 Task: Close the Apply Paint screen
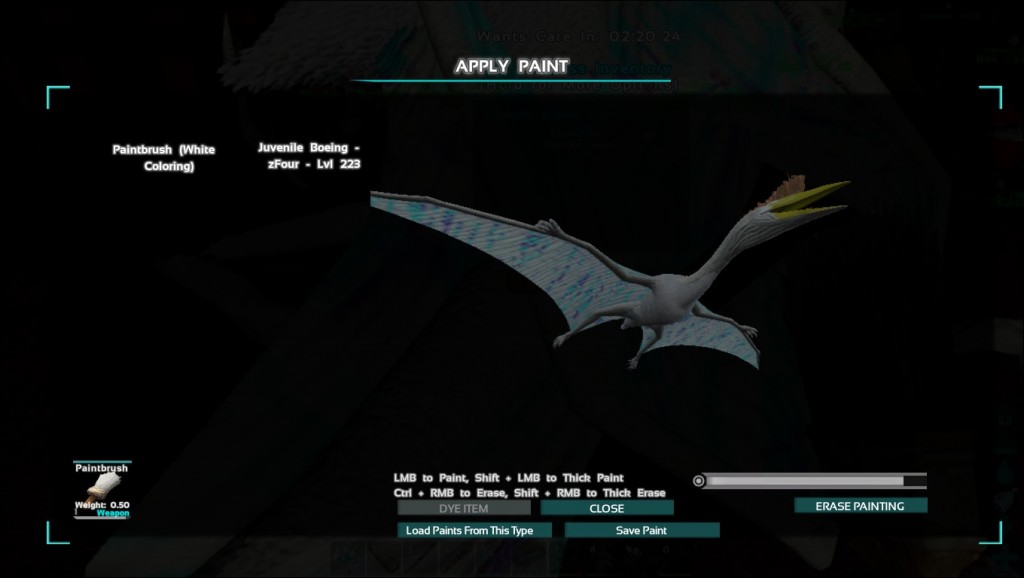(x=607, y=508)
